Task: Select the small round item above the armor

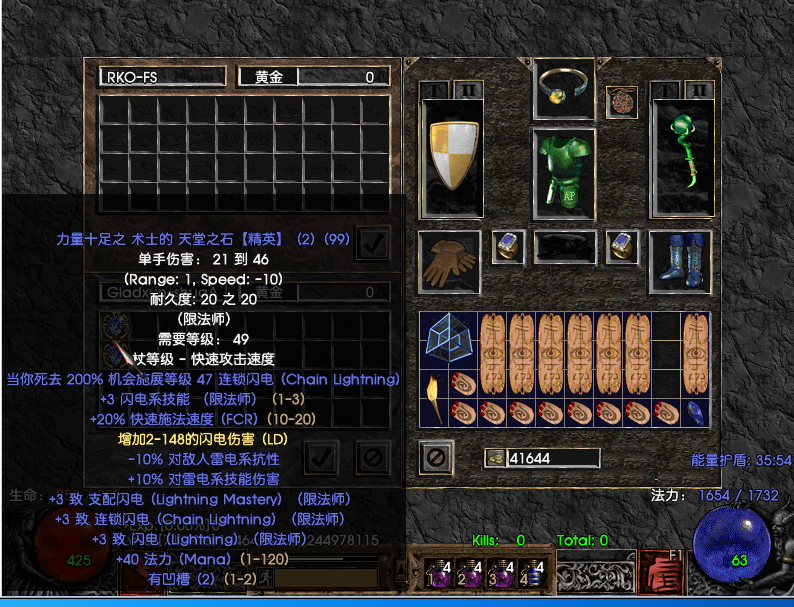Action: 621,101
